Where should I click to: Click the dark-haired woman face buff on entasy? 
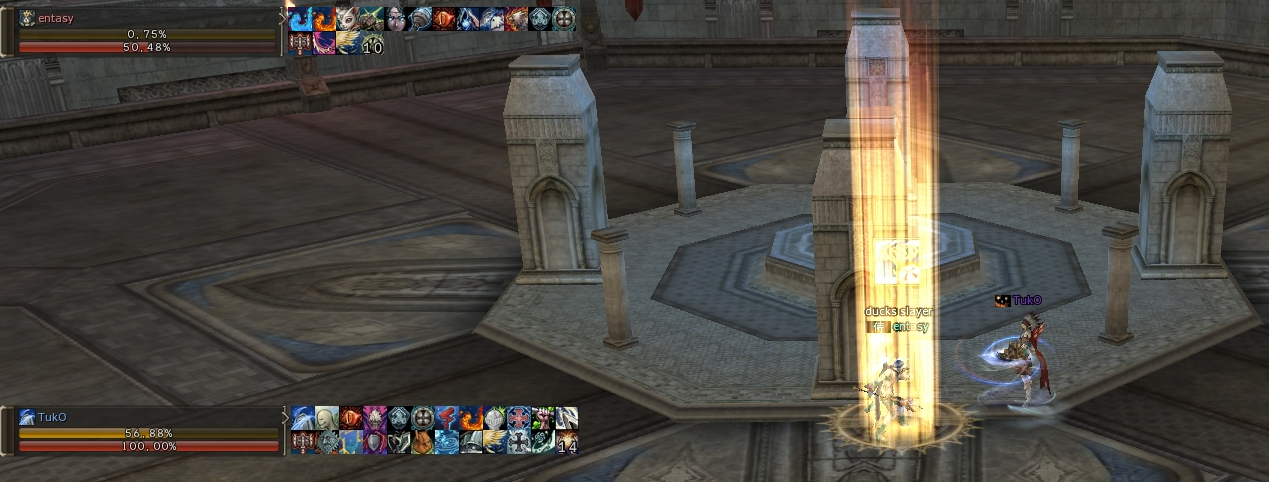pyautogui.click(x=396, y=19)
